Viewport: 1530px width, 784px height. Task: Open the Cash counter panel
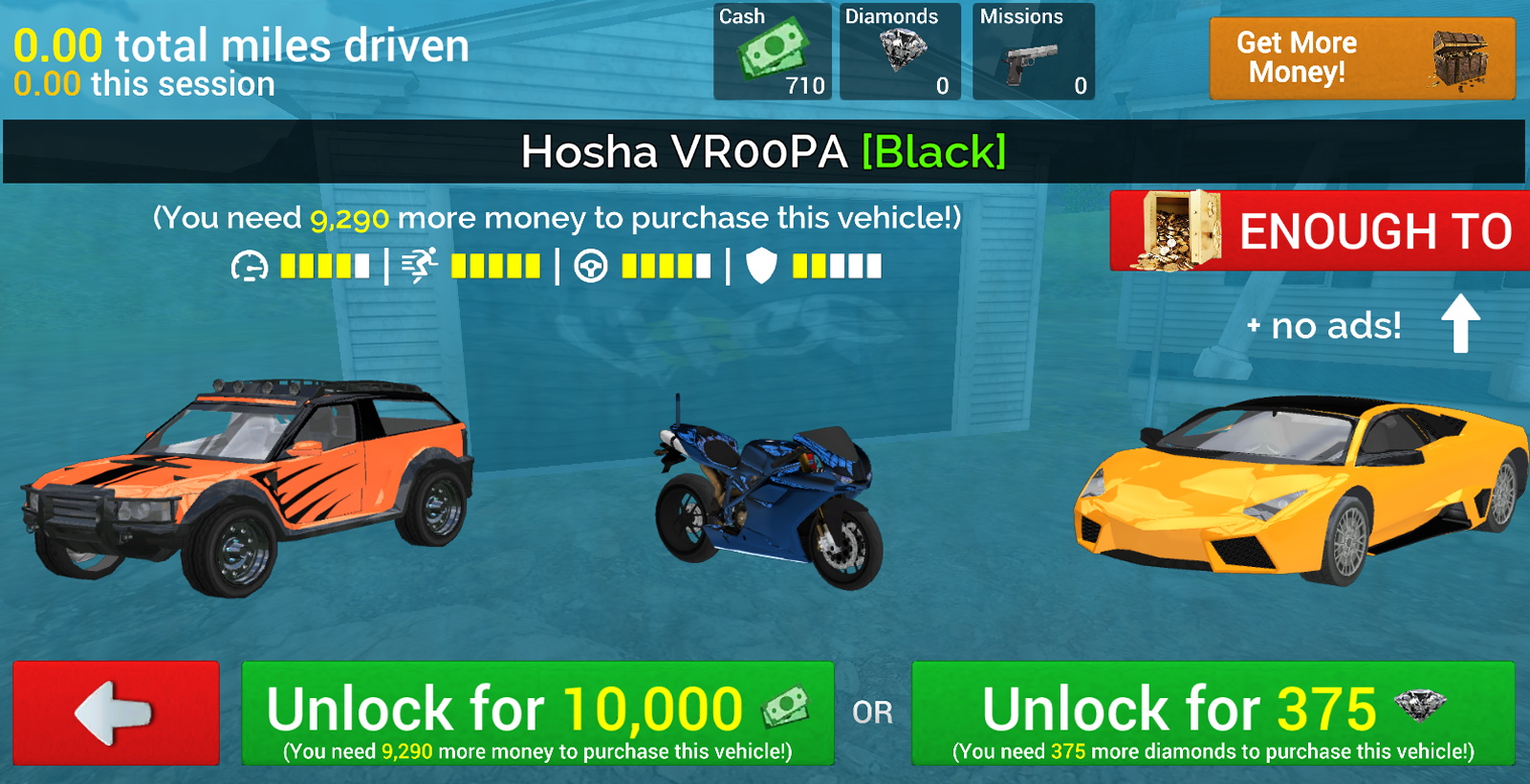pos(773,53)
